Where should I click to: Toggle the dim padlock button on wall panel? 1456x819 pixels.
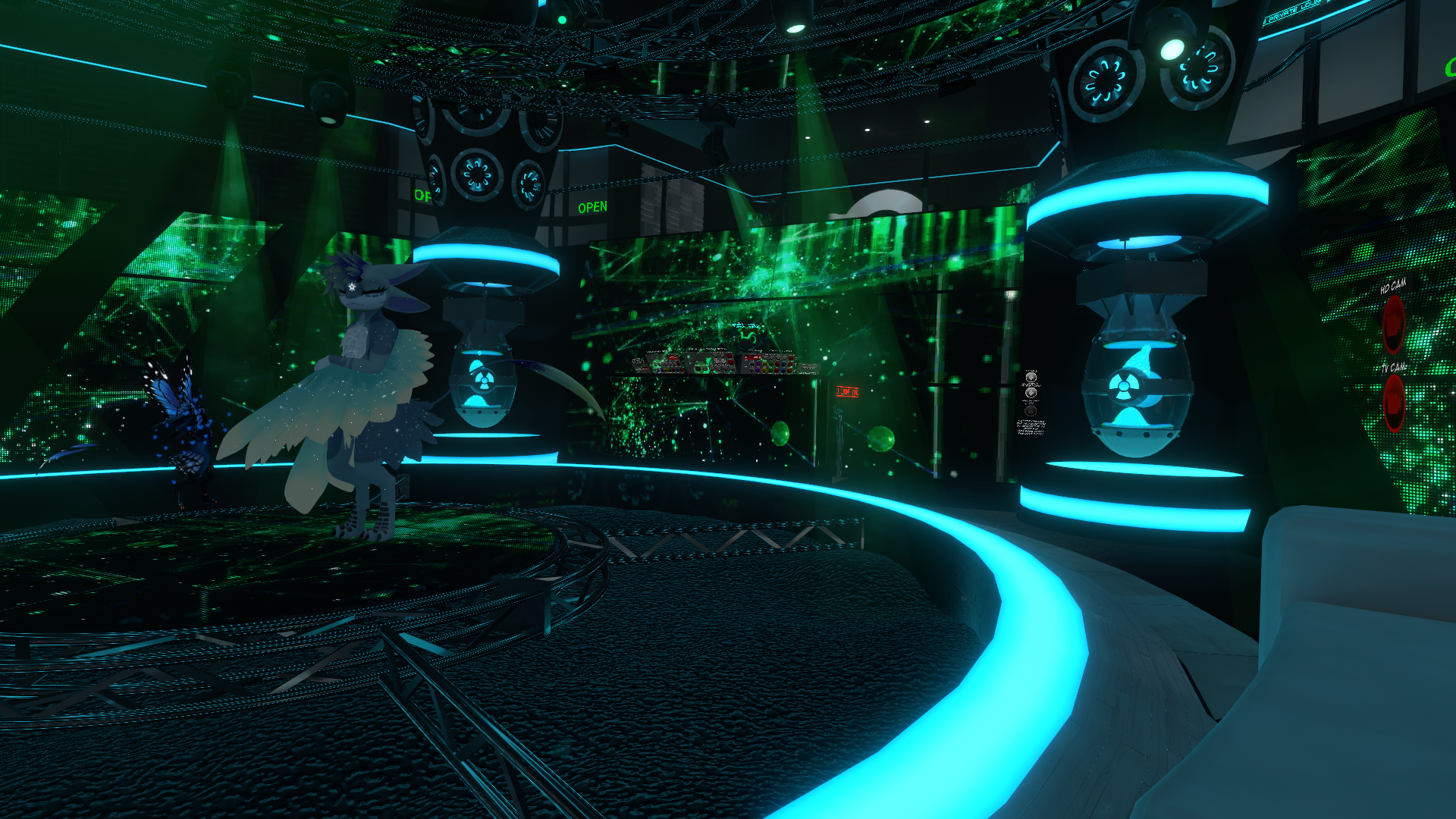tap(1031, 410)
